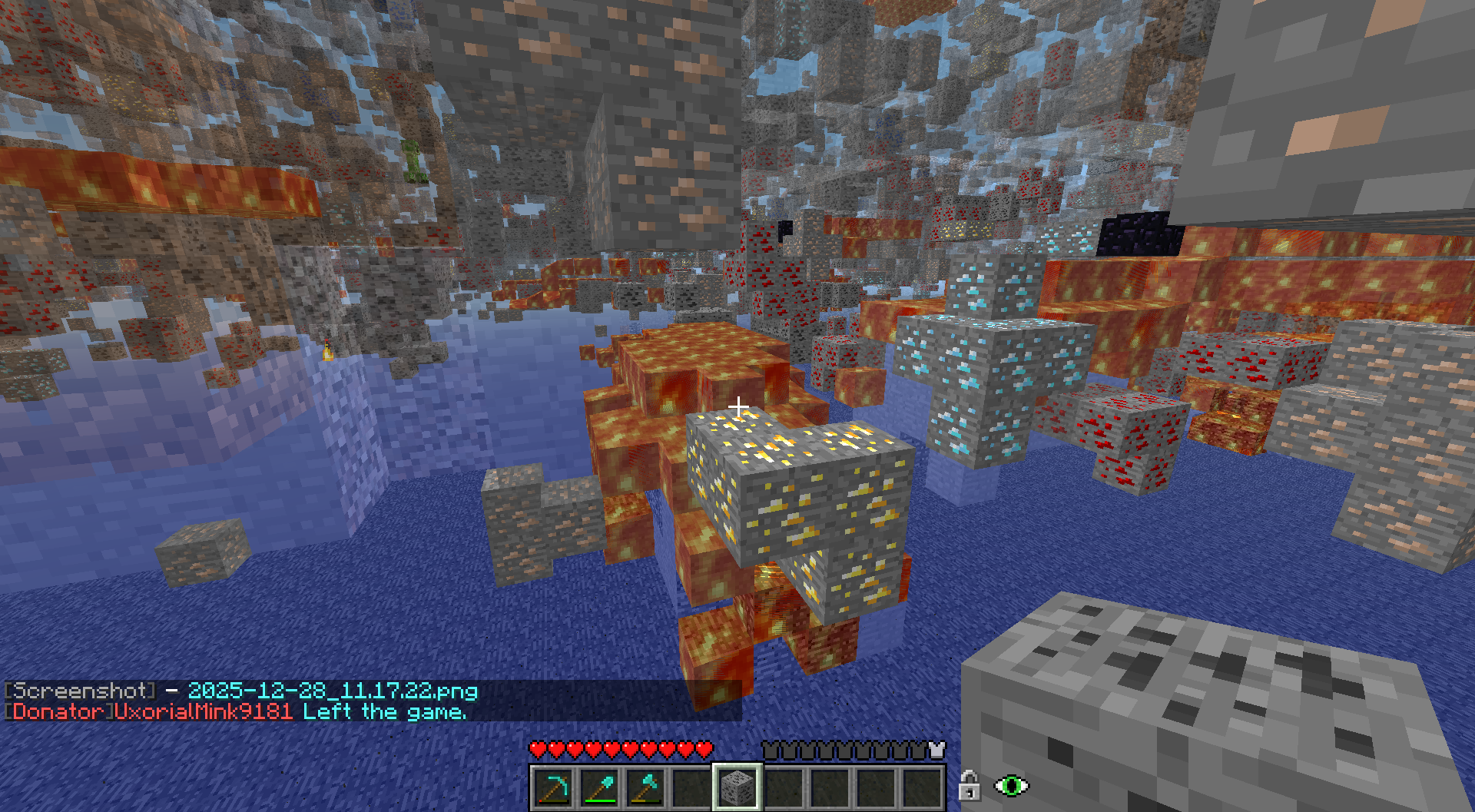1475x812 pixels.
Task: Click the green eye icon
Action: tap(1011, 786)
